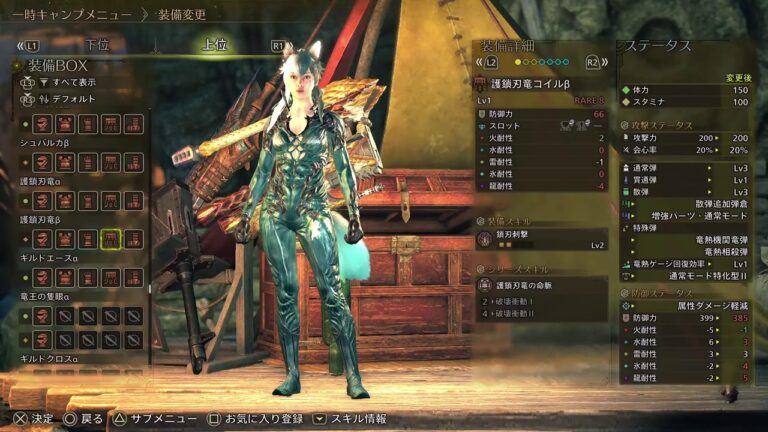Image resolution: width=768 pixels, height=432 pixels.
Task: Show the 護鎖刃竜の命脈 series skill entry
Action: tap(541, 285)
